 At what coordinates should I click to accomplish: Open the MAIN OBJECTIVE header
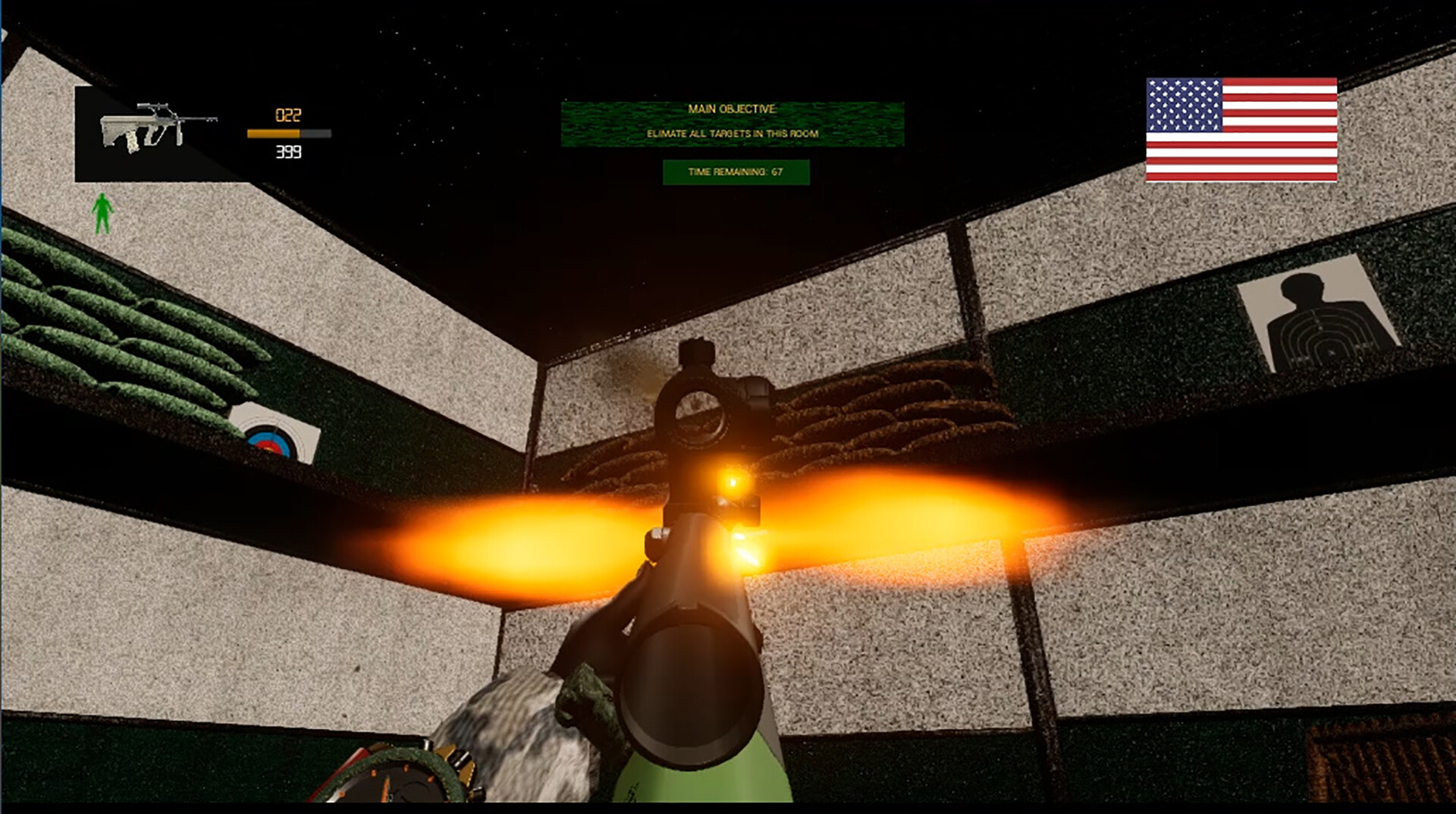(x=730, y=110)
